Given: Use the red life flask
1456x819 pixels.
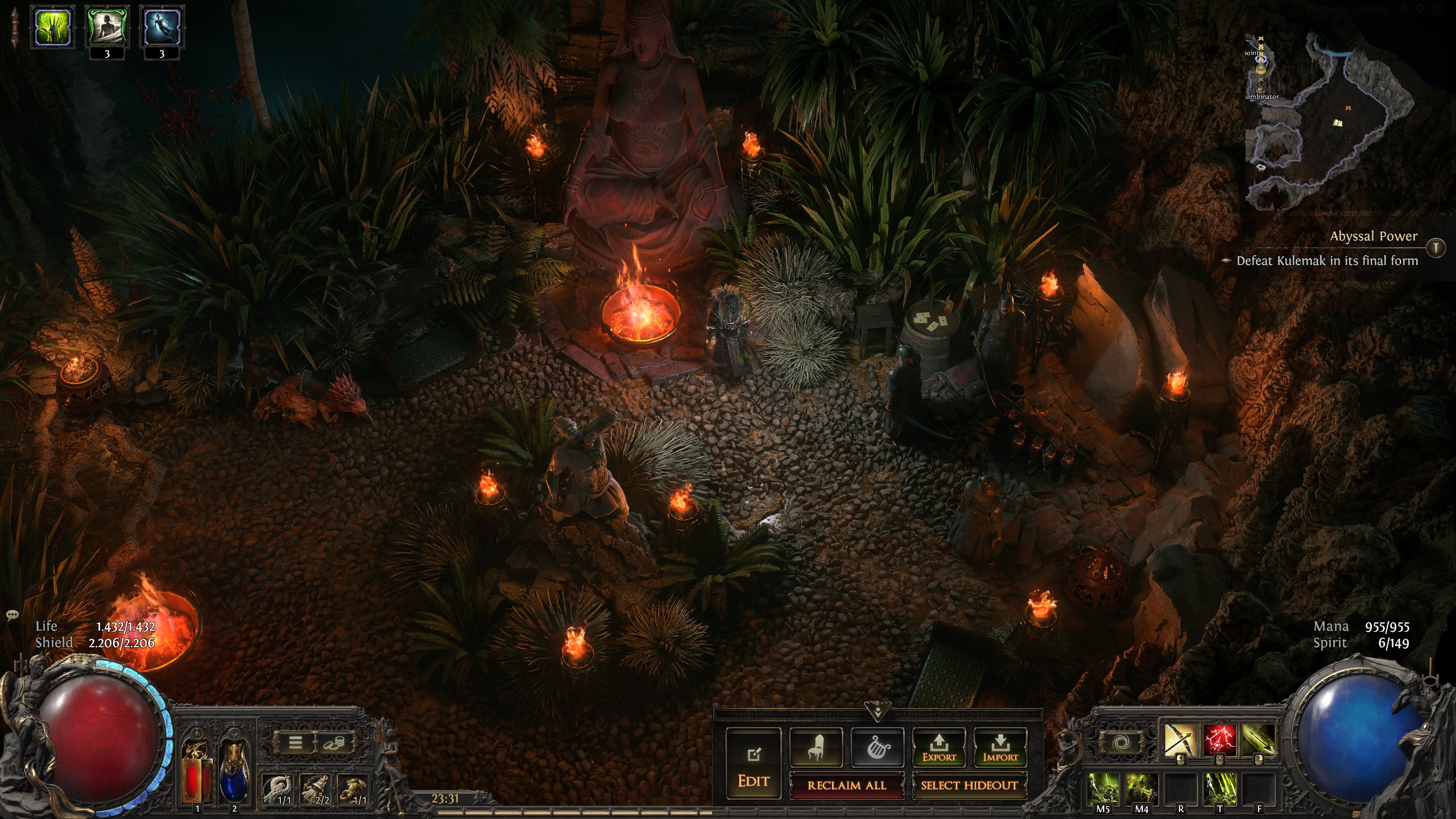Looking at the screenshot, I should pos(197,771).
